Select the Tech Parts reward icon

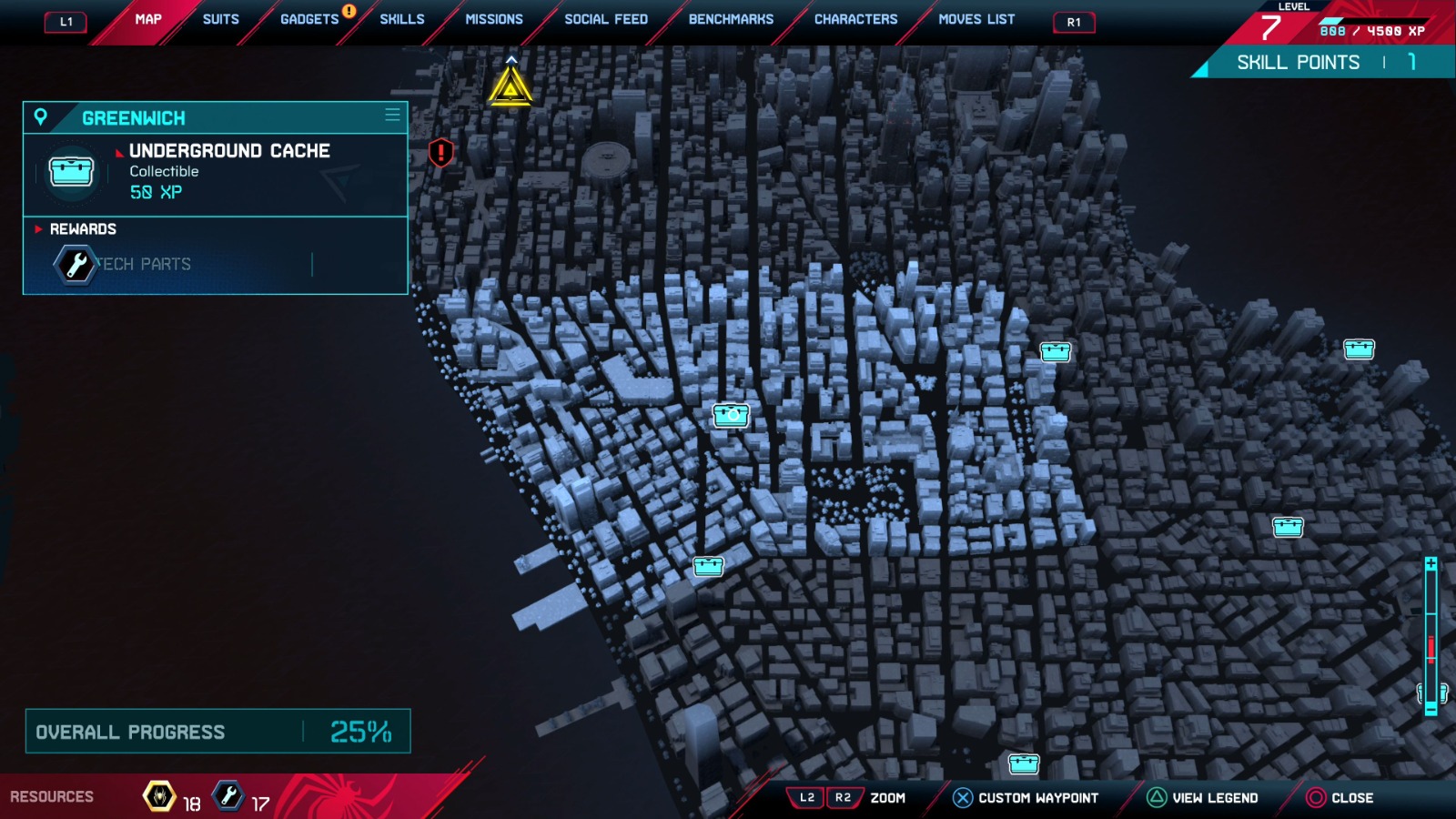76,265
